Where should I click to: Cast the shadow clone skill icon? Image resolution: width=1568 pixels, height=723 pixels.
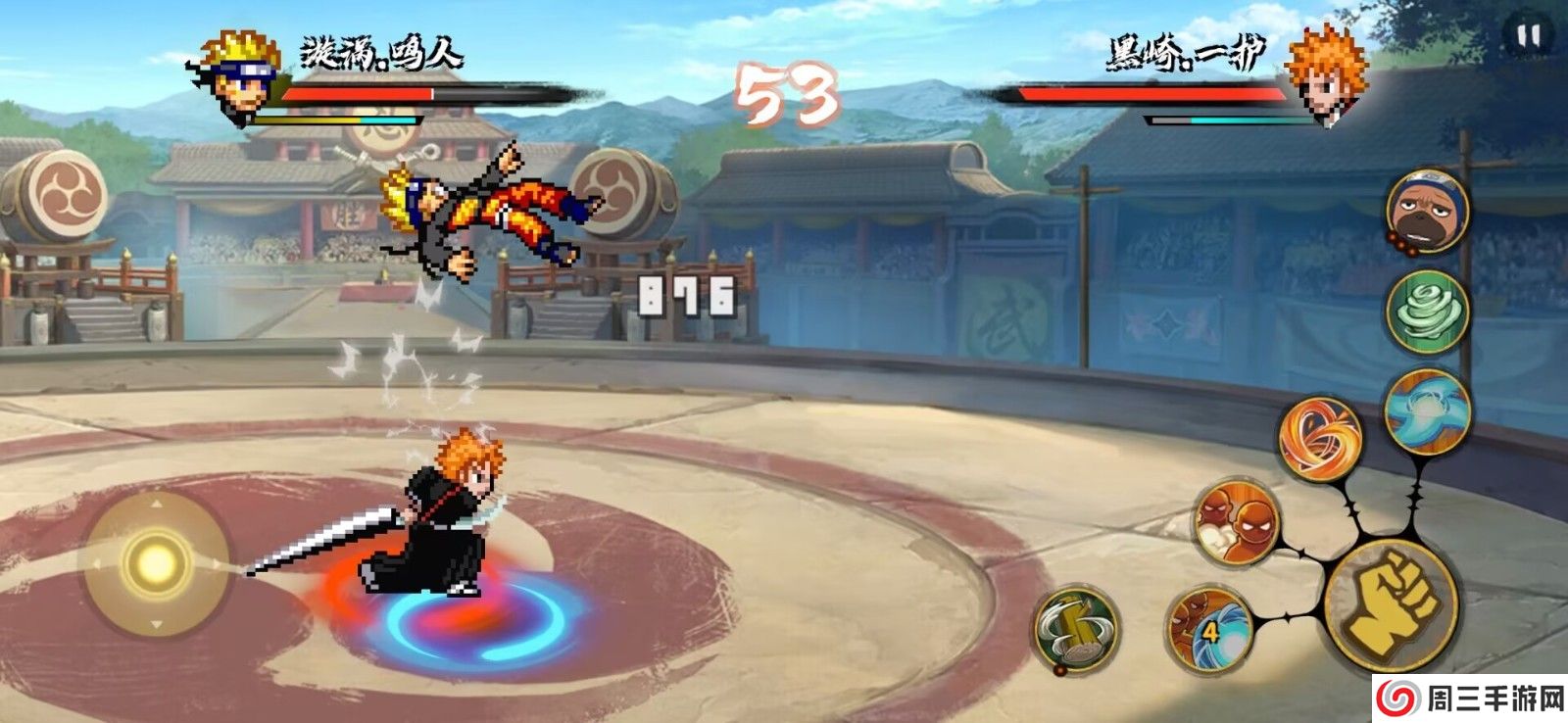1237,523
